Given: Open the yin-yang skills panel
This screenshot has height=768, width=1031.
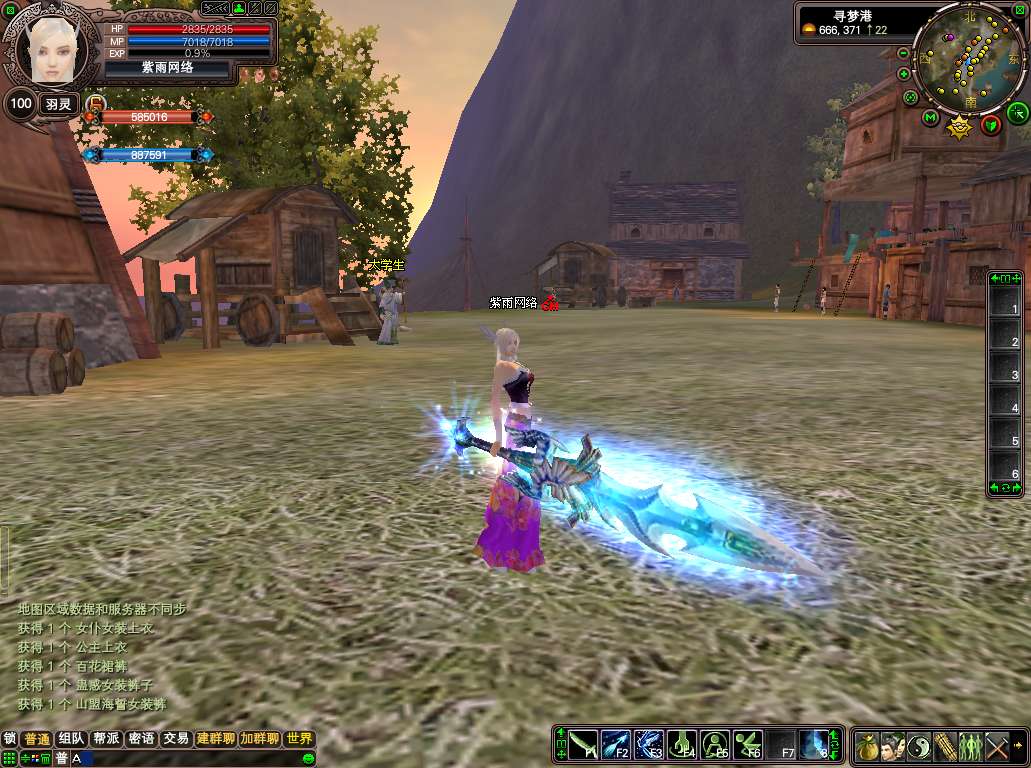Looking at the screenshot, I should pos(919,746).
